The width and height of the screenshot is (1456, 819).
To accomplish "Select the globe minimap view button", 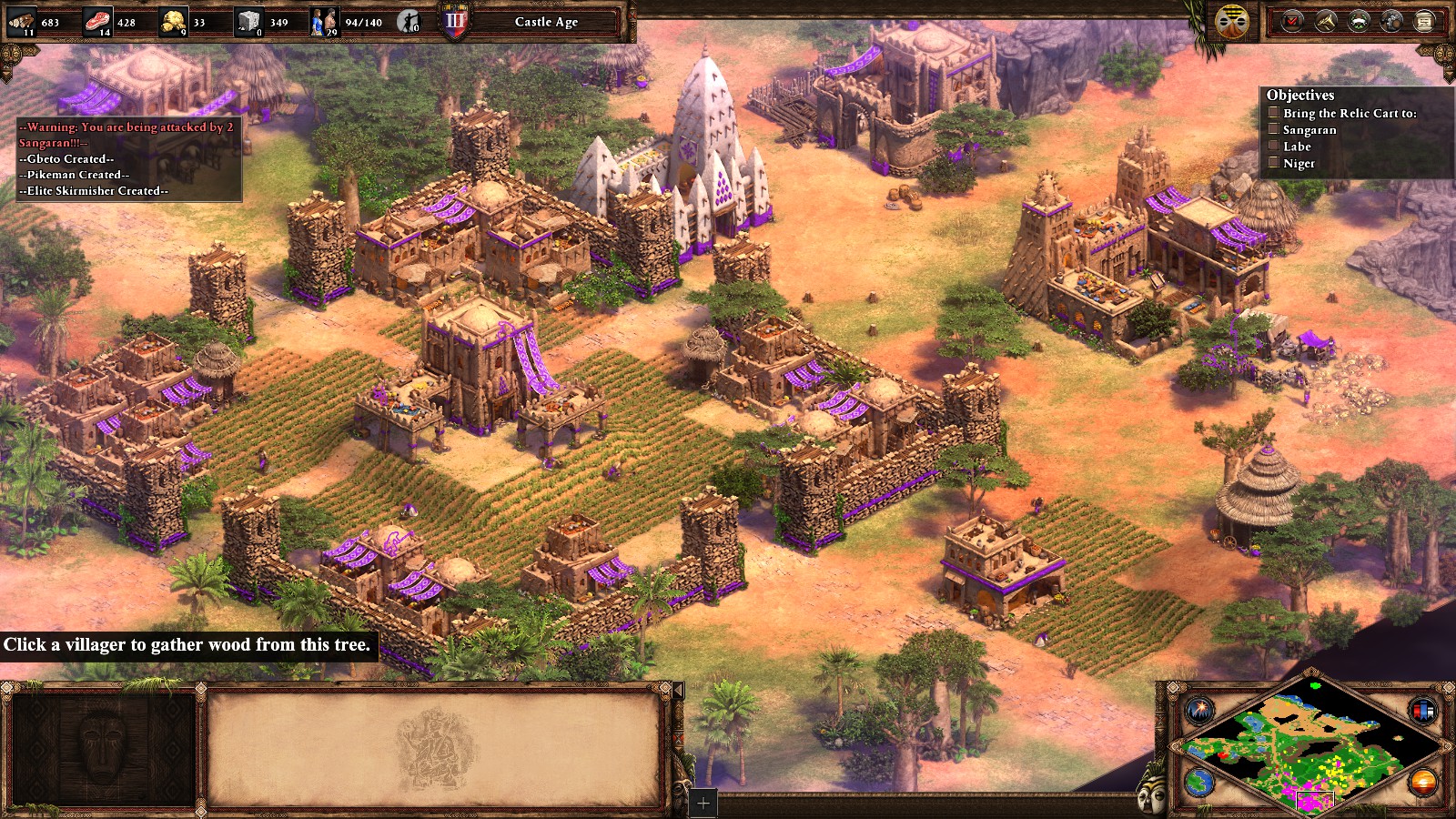I will coord(1199,781).
